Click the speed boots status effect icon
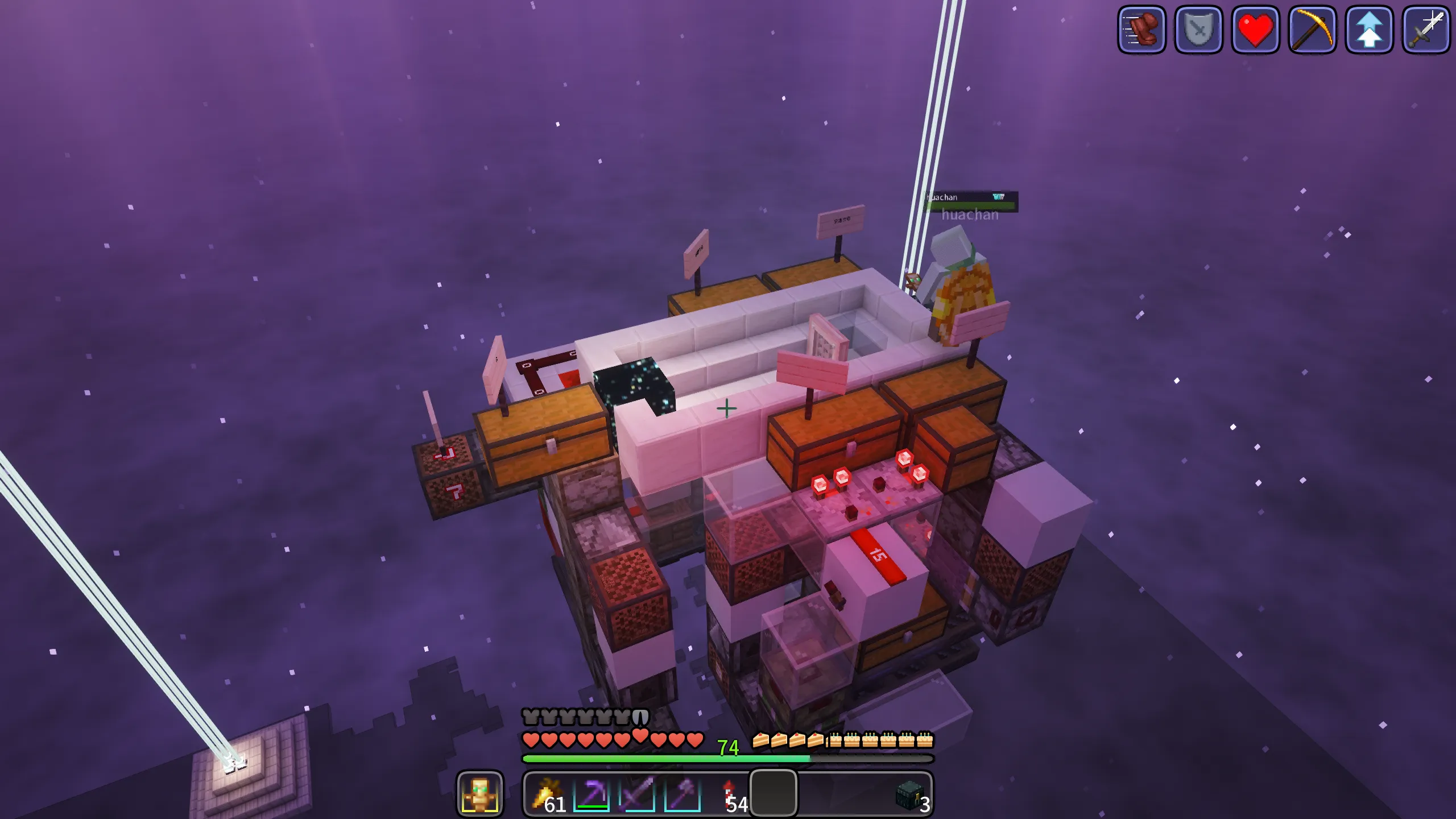The width and height of the screenshot is (1456, 819). (x=1141, y=30)
